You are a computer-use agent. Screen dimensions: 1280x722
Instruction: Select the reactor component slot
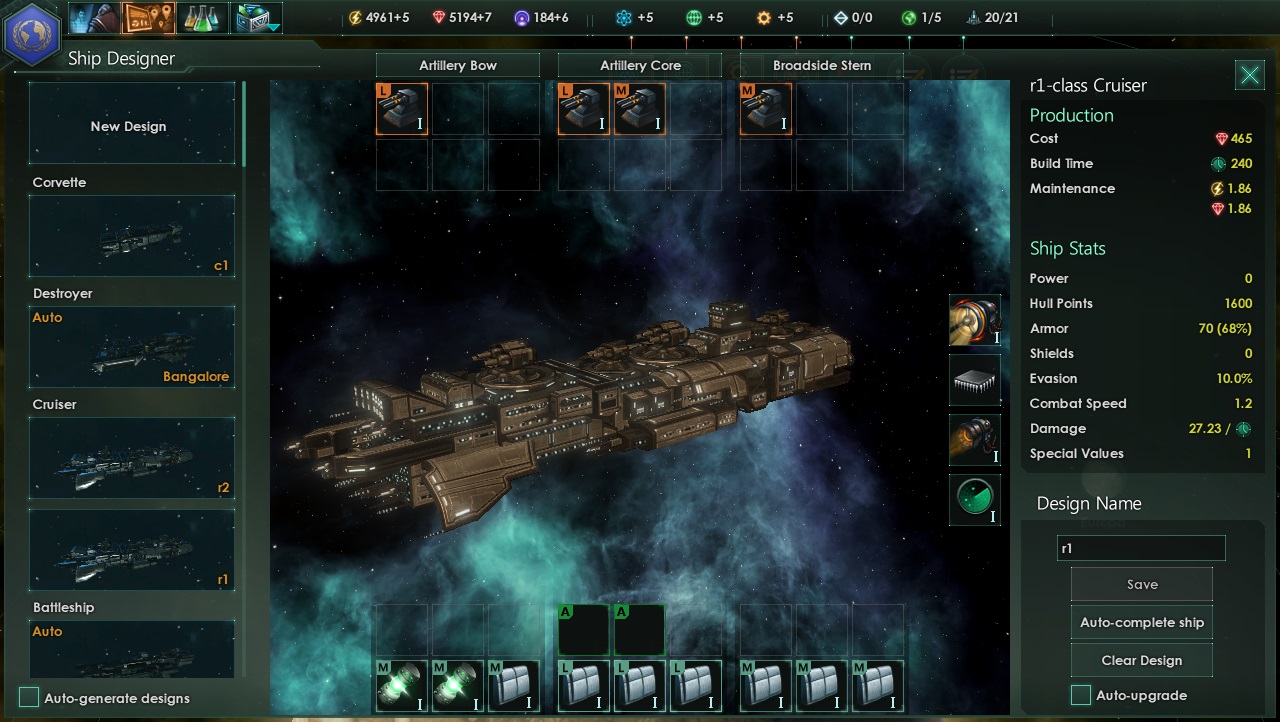point(975,322)
